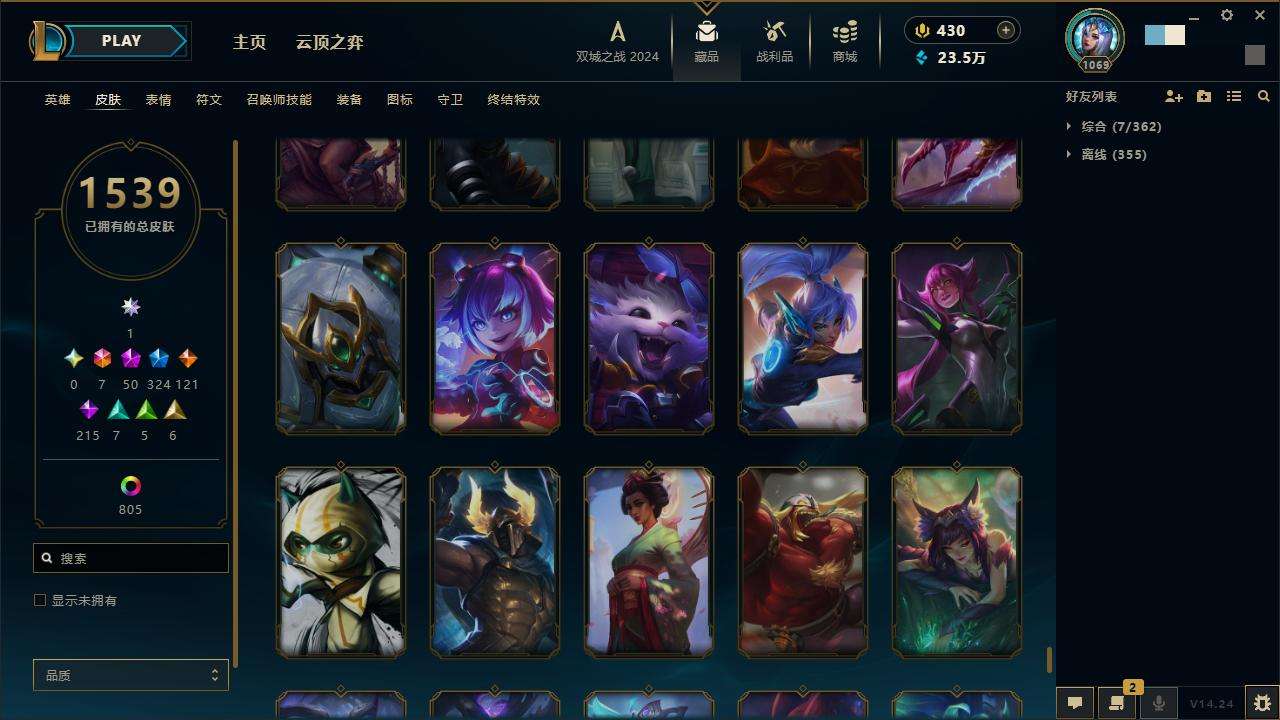The height and width of the screenshot is (720, 1280).
Task: Switch to the 守卫 wards tab
Action: tap(450, 100)
